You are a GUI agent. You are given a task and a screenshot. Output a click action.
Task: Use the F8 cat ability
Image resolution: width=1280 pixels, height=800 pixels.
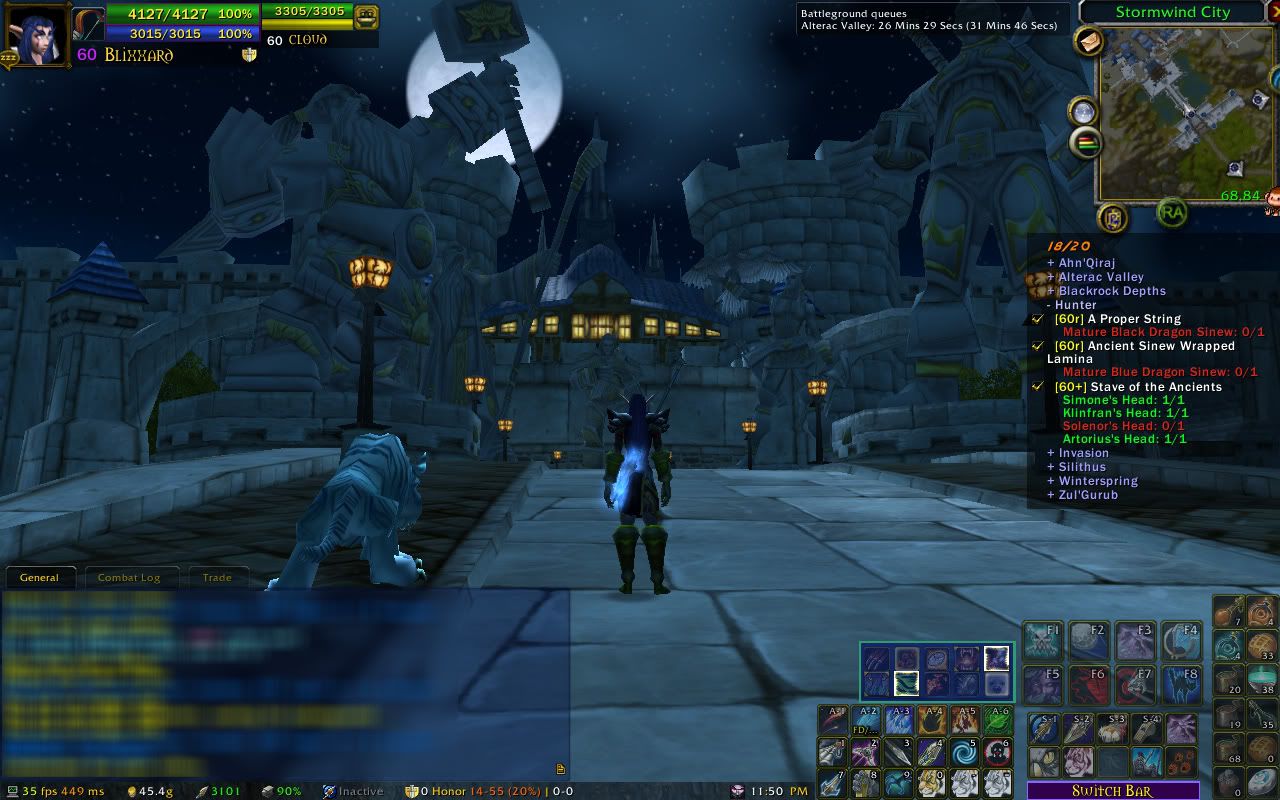click(x=1181, y=685)
